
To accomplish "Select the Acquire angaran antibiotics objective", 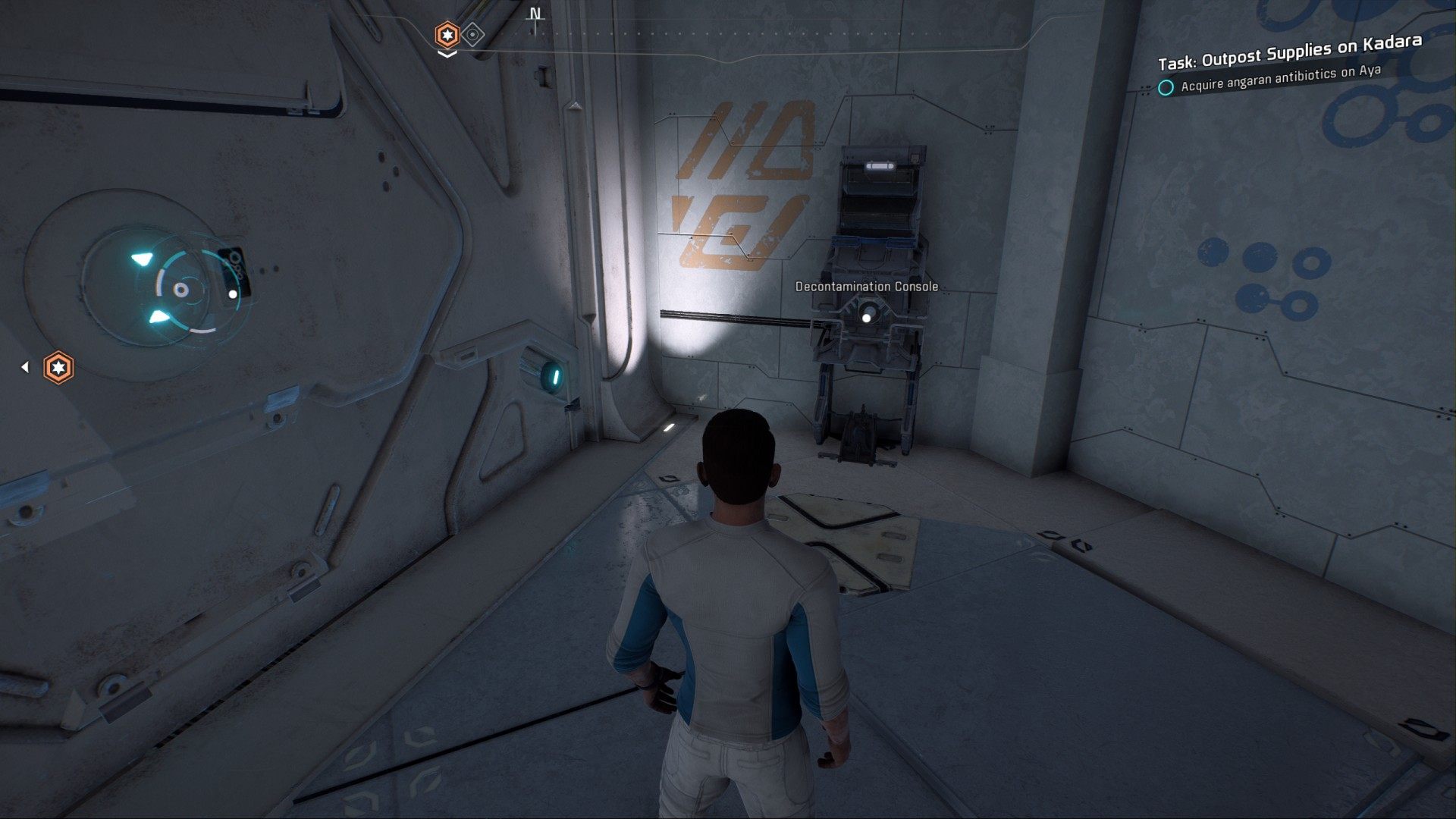I will [1281, 78].
